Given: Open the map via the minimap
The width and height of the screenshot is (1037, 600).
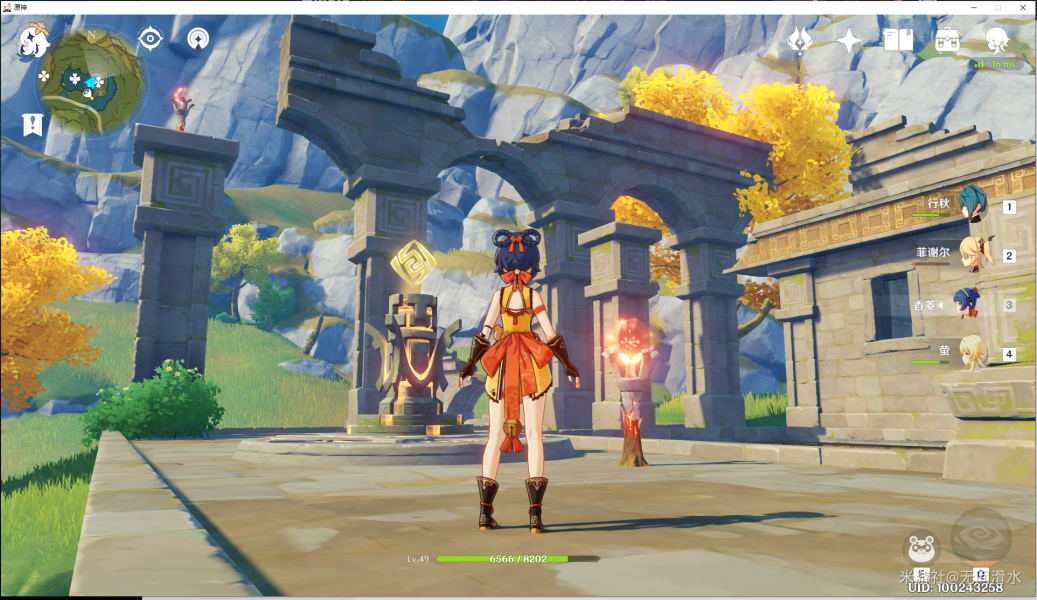Looking at the screenshot, I should click(90, 83).
